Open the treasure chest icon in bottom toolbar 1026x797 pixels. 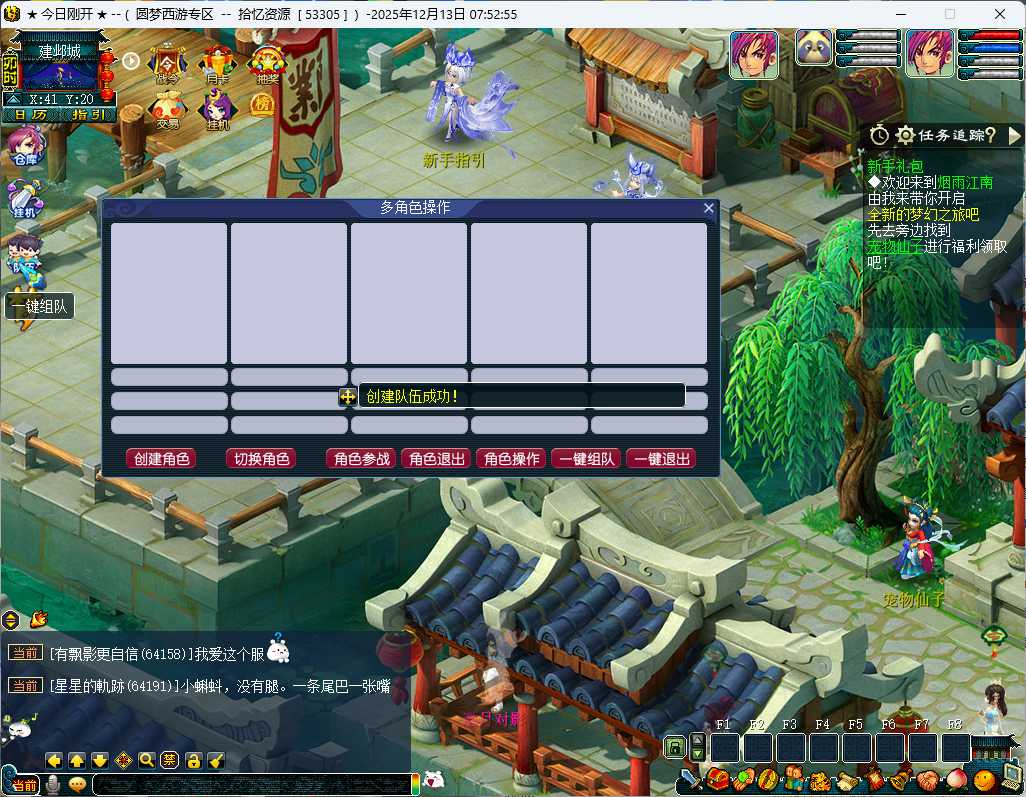coord(716,778)
